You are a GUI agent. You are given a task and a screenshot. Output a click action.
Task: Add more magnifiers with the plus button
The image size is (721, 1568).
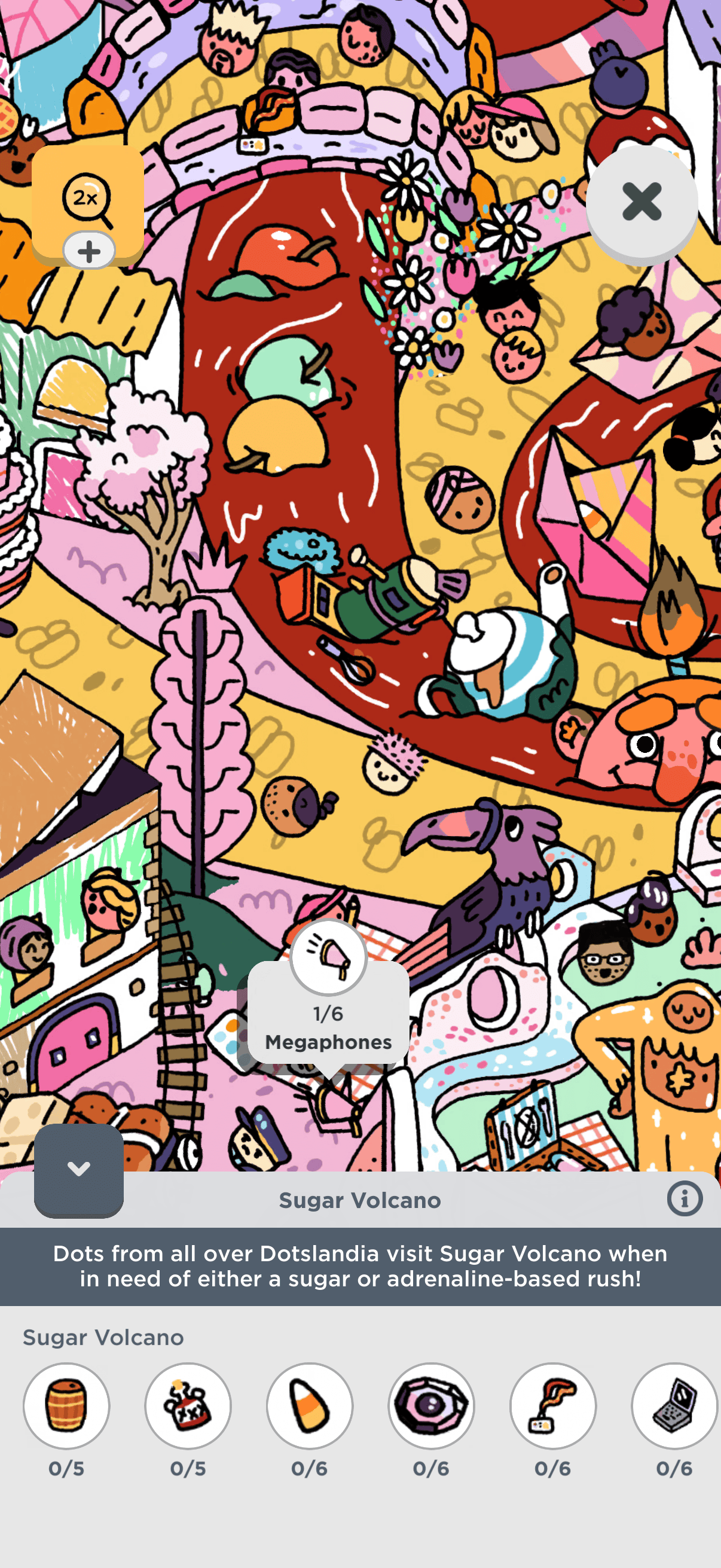pos(89,251)
